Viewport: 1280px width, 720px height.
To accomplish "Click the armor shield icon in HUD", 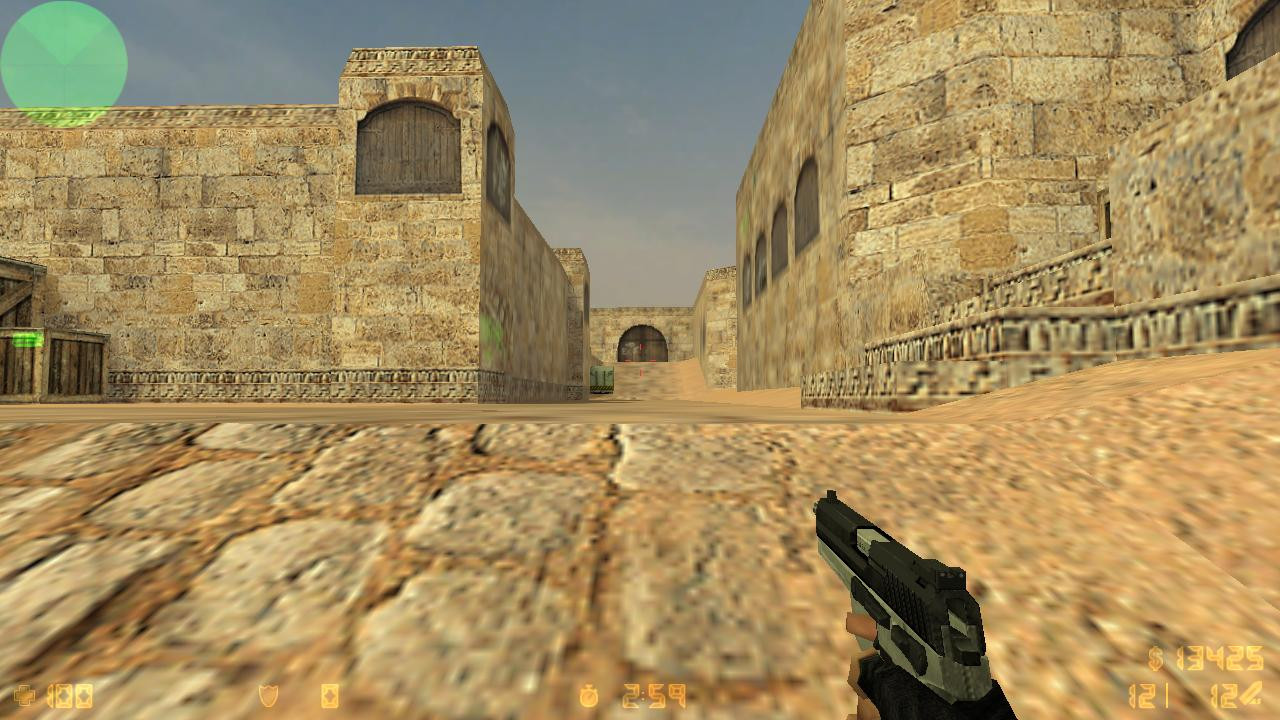I will coord(268,694).
